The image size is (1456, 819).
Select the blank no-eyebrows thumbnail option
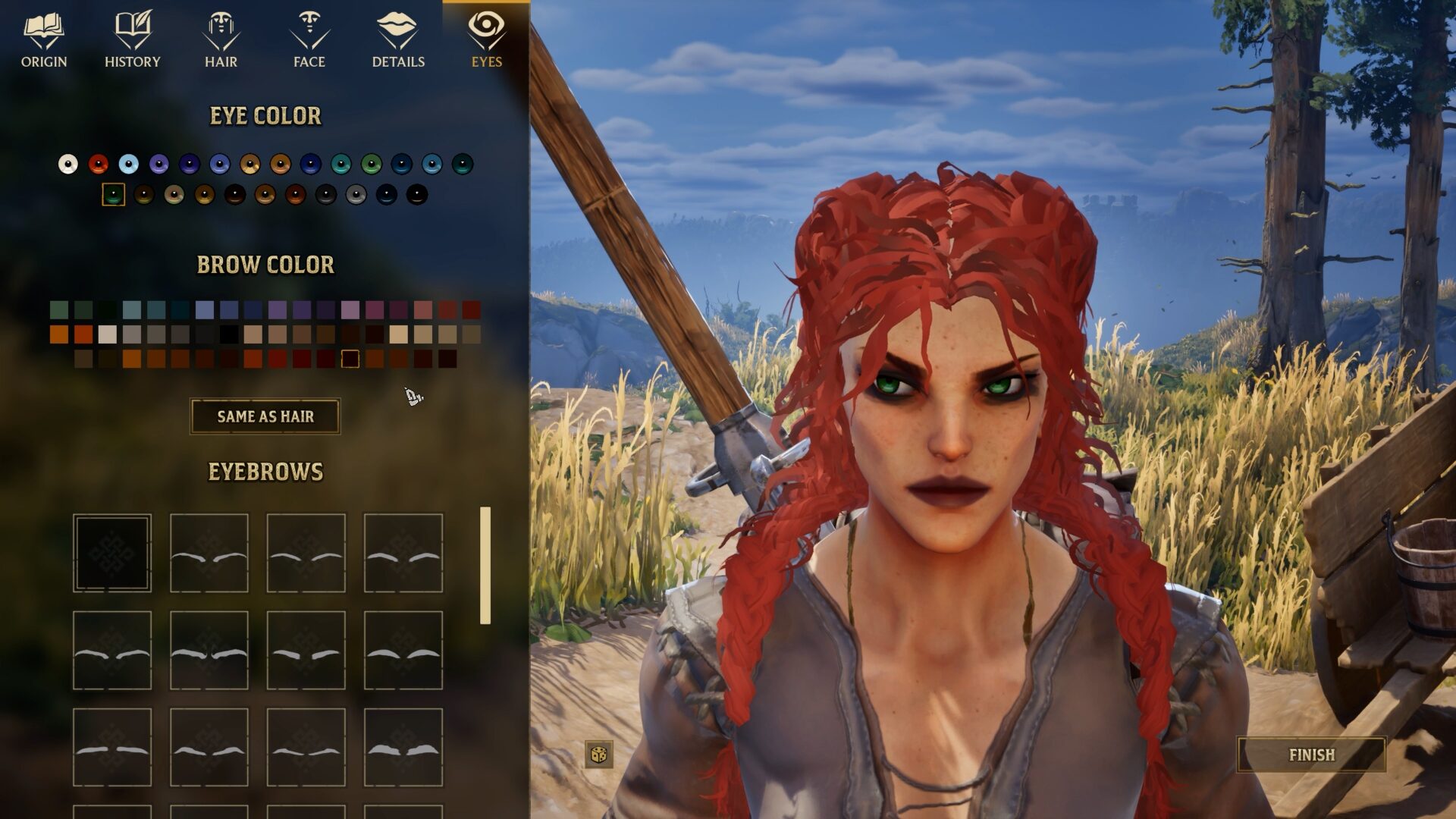click(112, 552)
